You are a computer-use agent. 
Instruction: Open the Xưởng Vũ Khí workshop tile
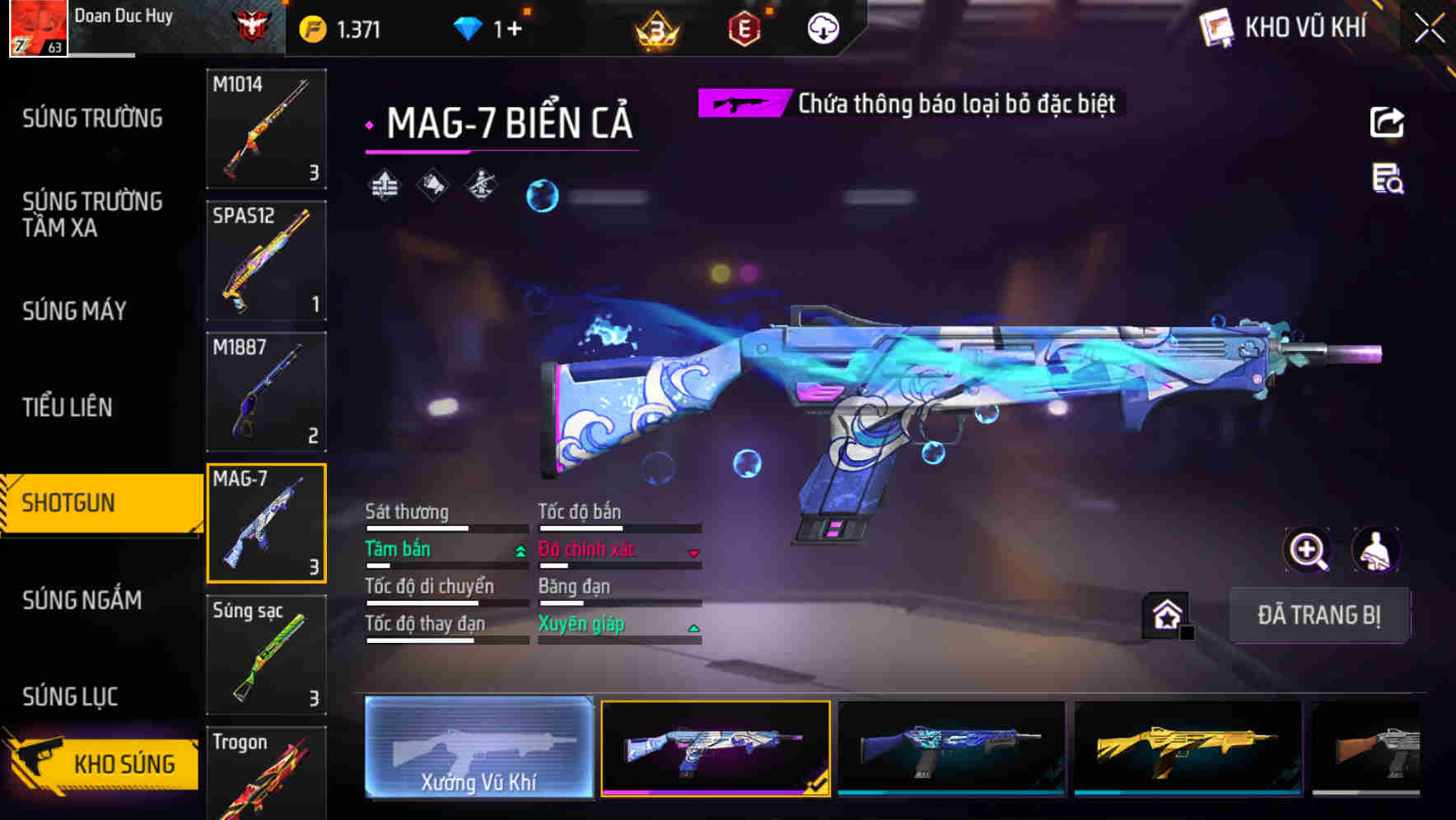[x=478, y=747]
